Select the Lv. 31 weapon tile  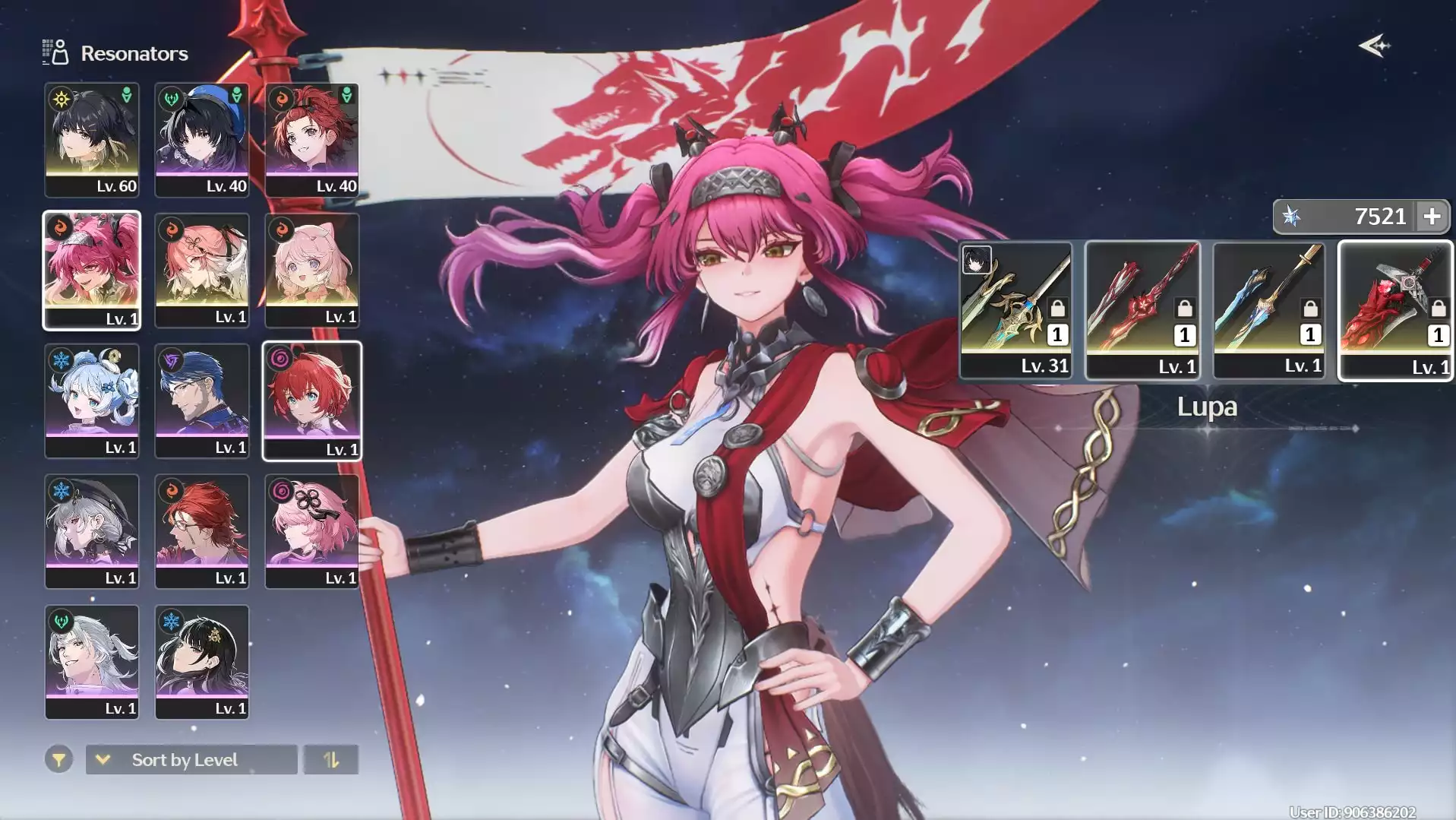1015,310
